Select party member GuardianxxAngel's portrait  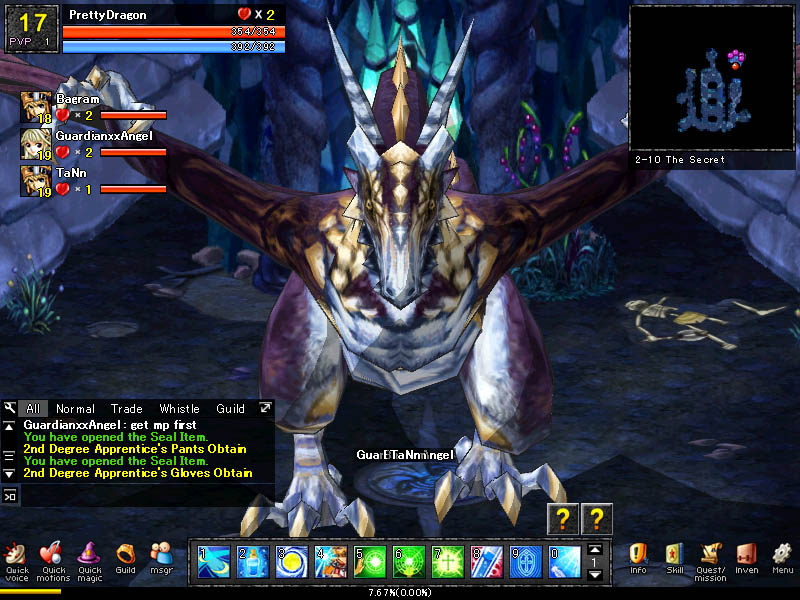click(x=37, y=142)
